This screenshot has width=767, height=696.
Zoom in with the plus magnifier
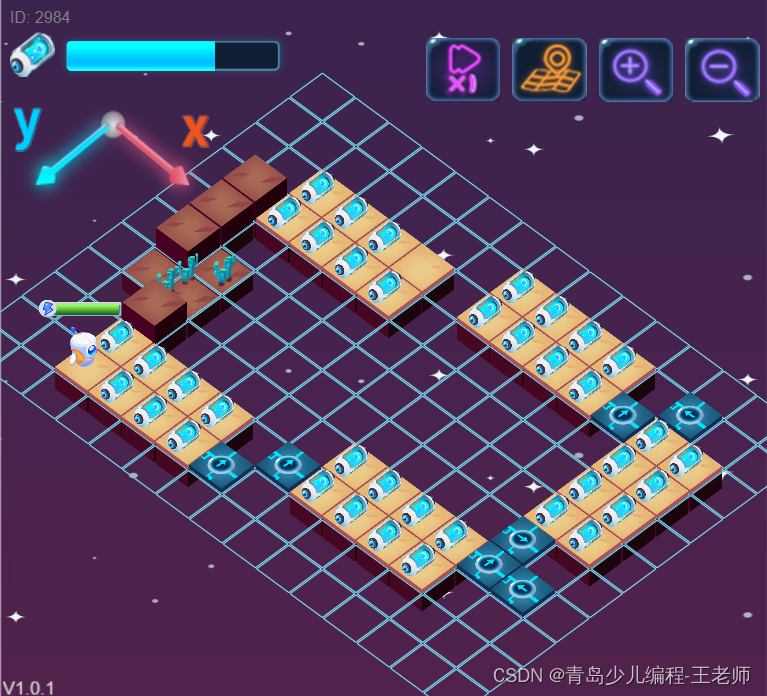(635, 69)
